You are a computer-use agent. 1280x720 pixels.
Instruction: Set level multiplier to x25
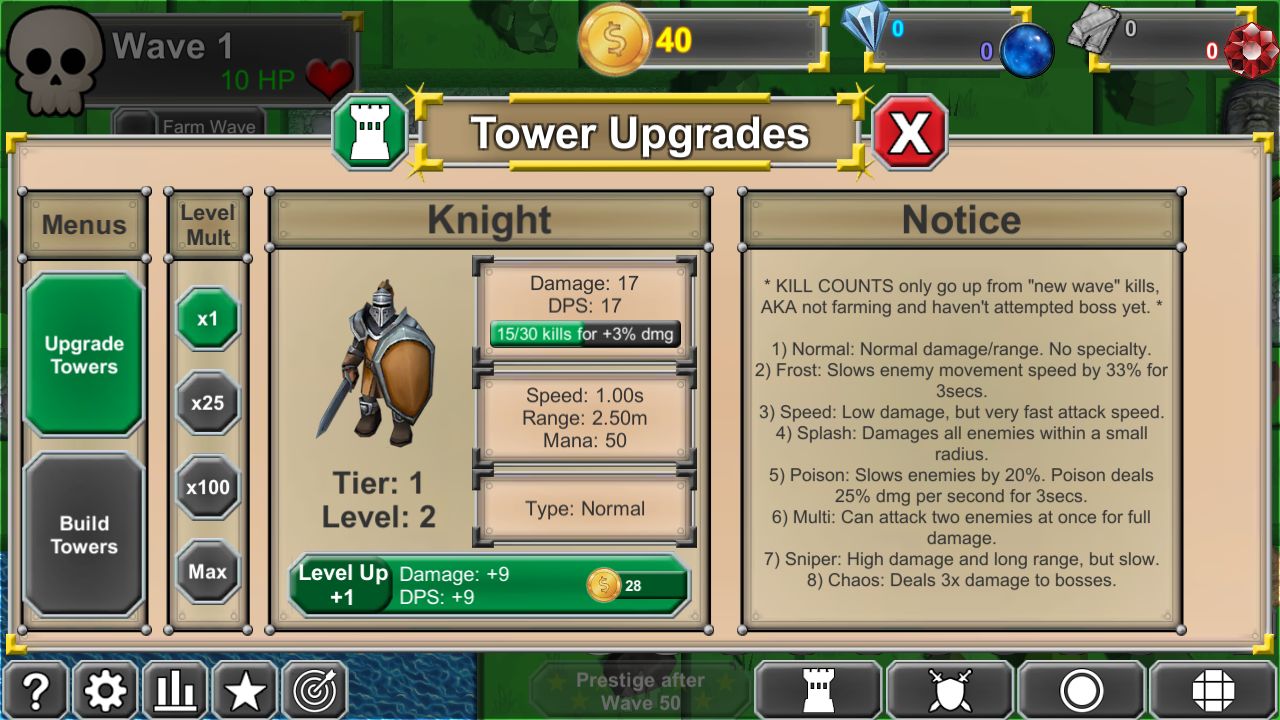(x=208, y=403)
